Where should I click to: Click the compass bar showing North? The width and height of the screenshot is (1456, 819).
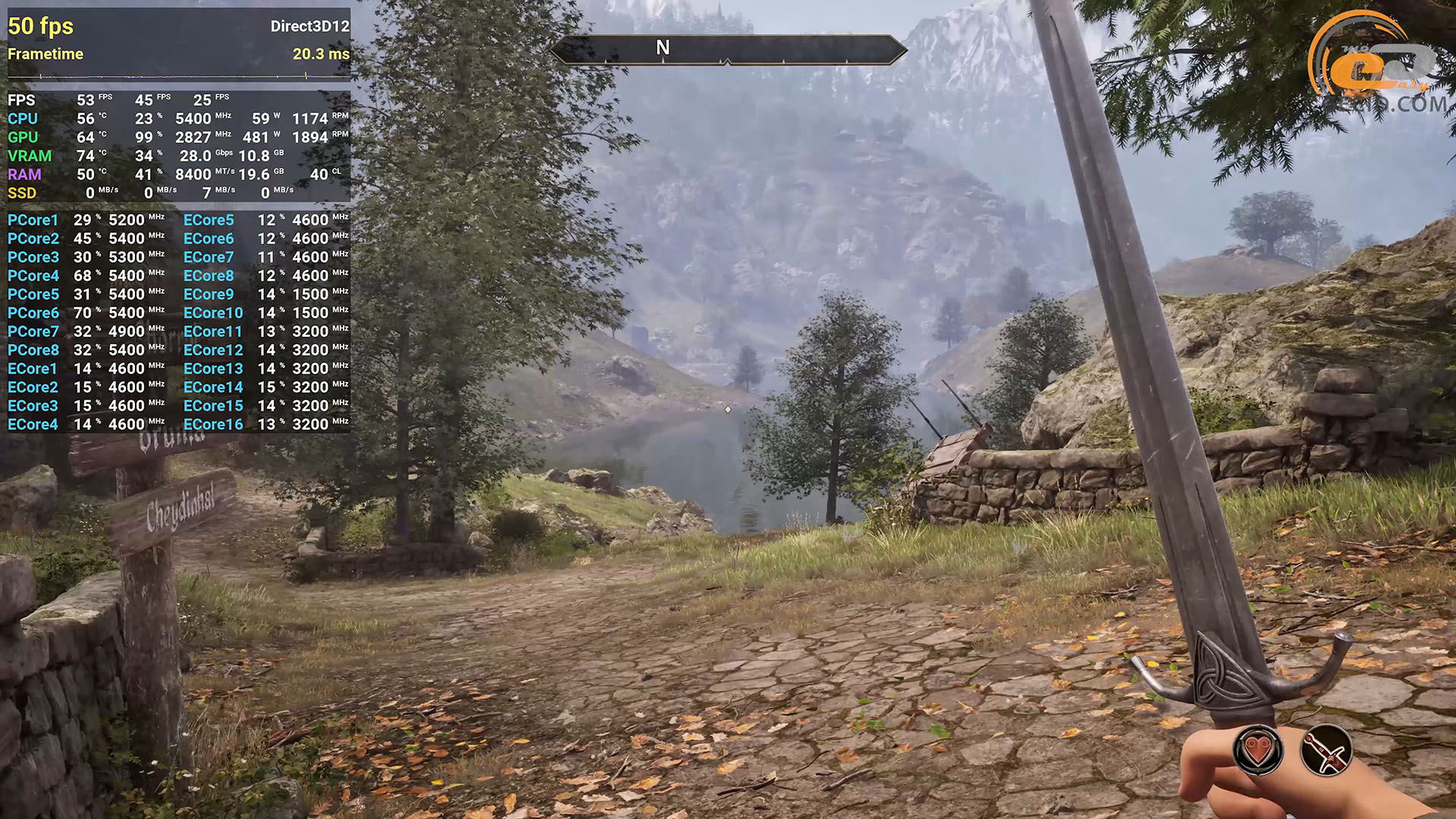tap(728, 49)
